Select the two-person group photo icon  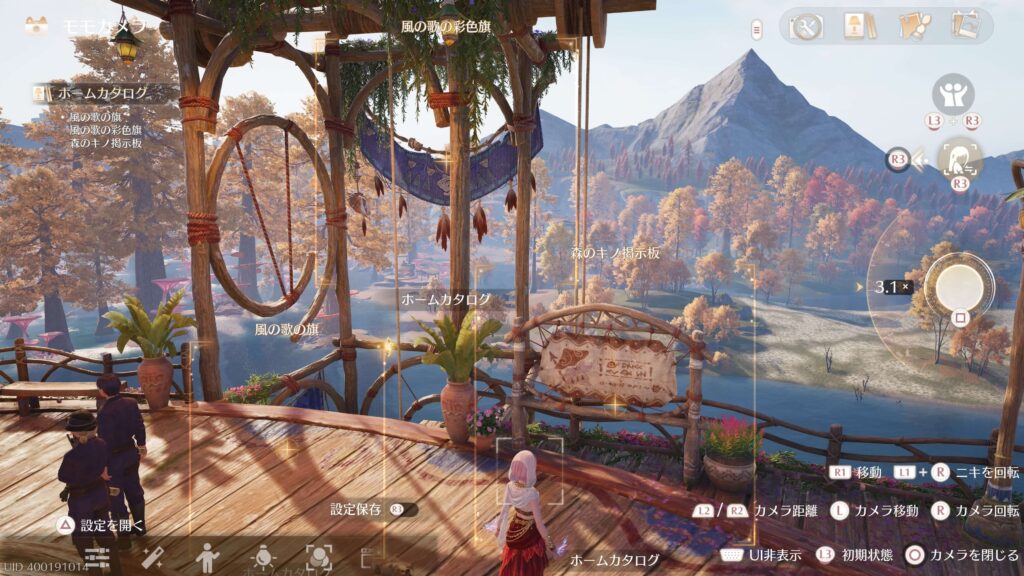pos(953,95)
